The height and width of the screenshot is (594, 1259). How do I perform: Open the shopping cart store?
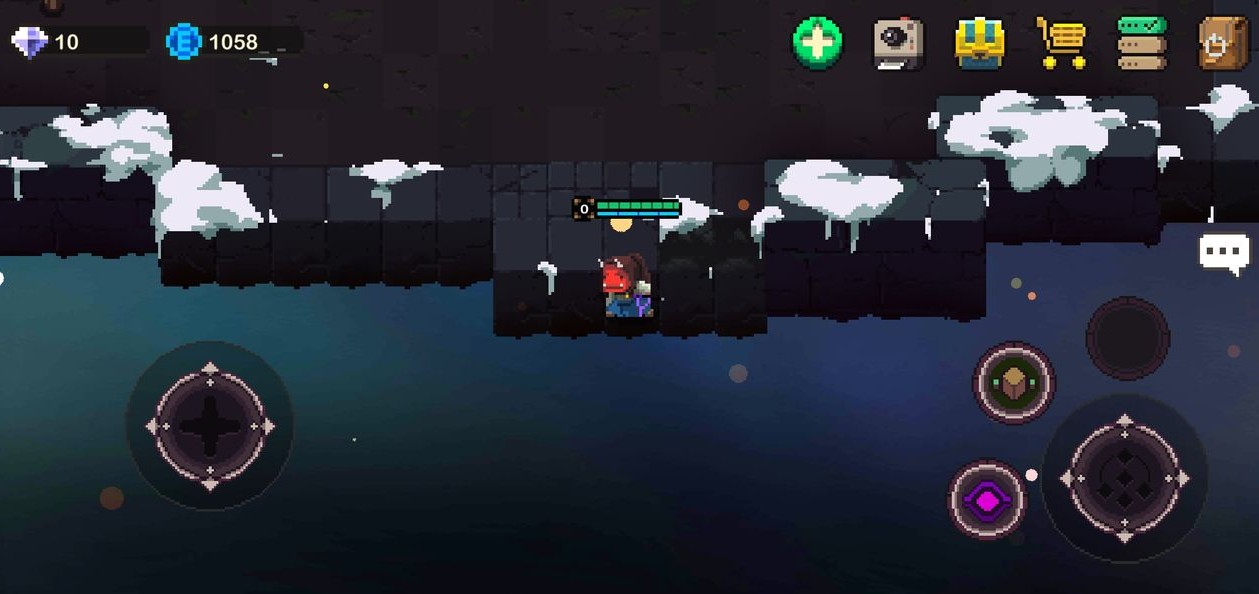(x=1061, y=43)
